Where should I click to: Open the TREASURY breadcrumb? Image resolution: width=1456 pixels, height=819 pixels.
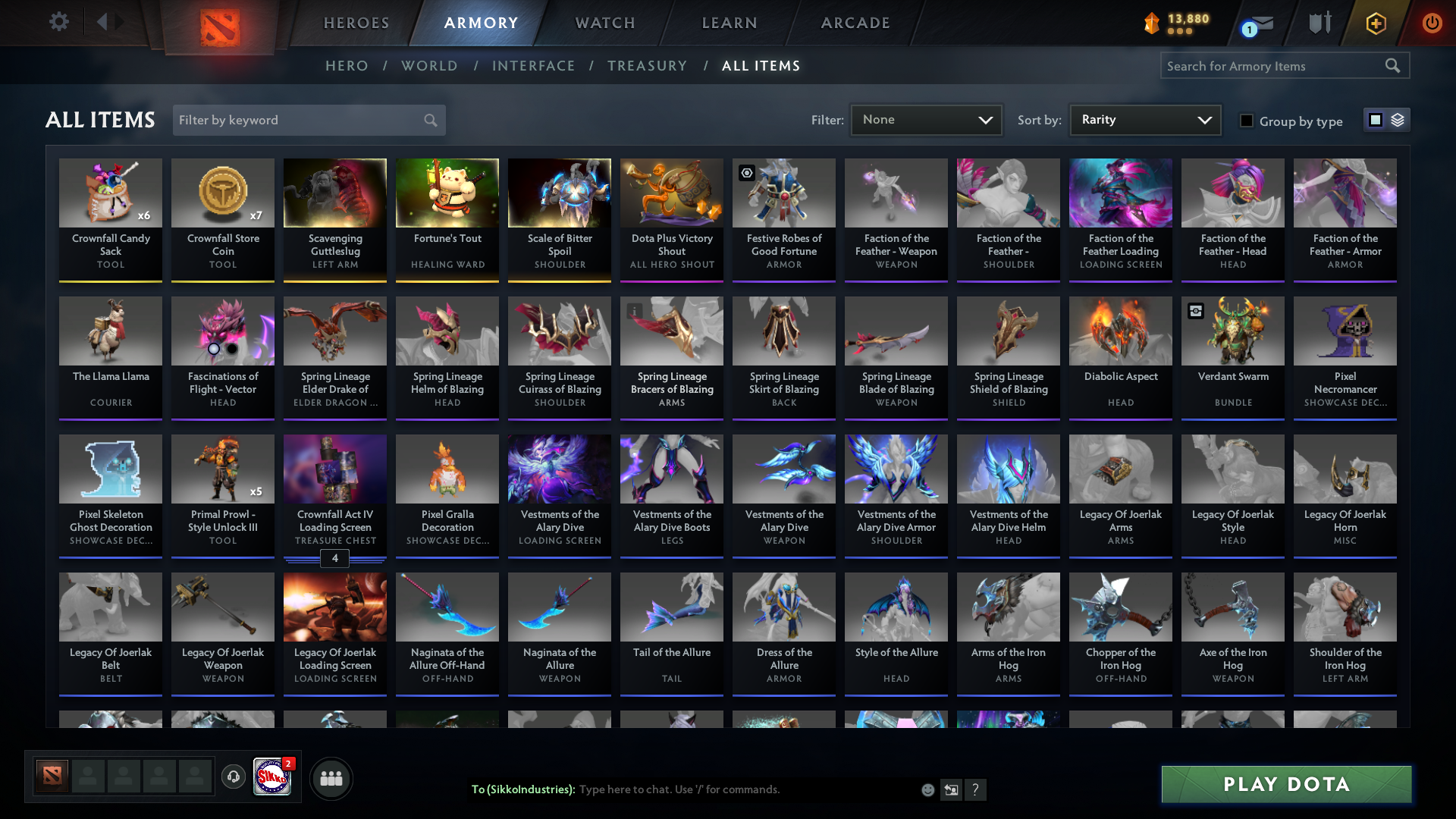(647, 66)
